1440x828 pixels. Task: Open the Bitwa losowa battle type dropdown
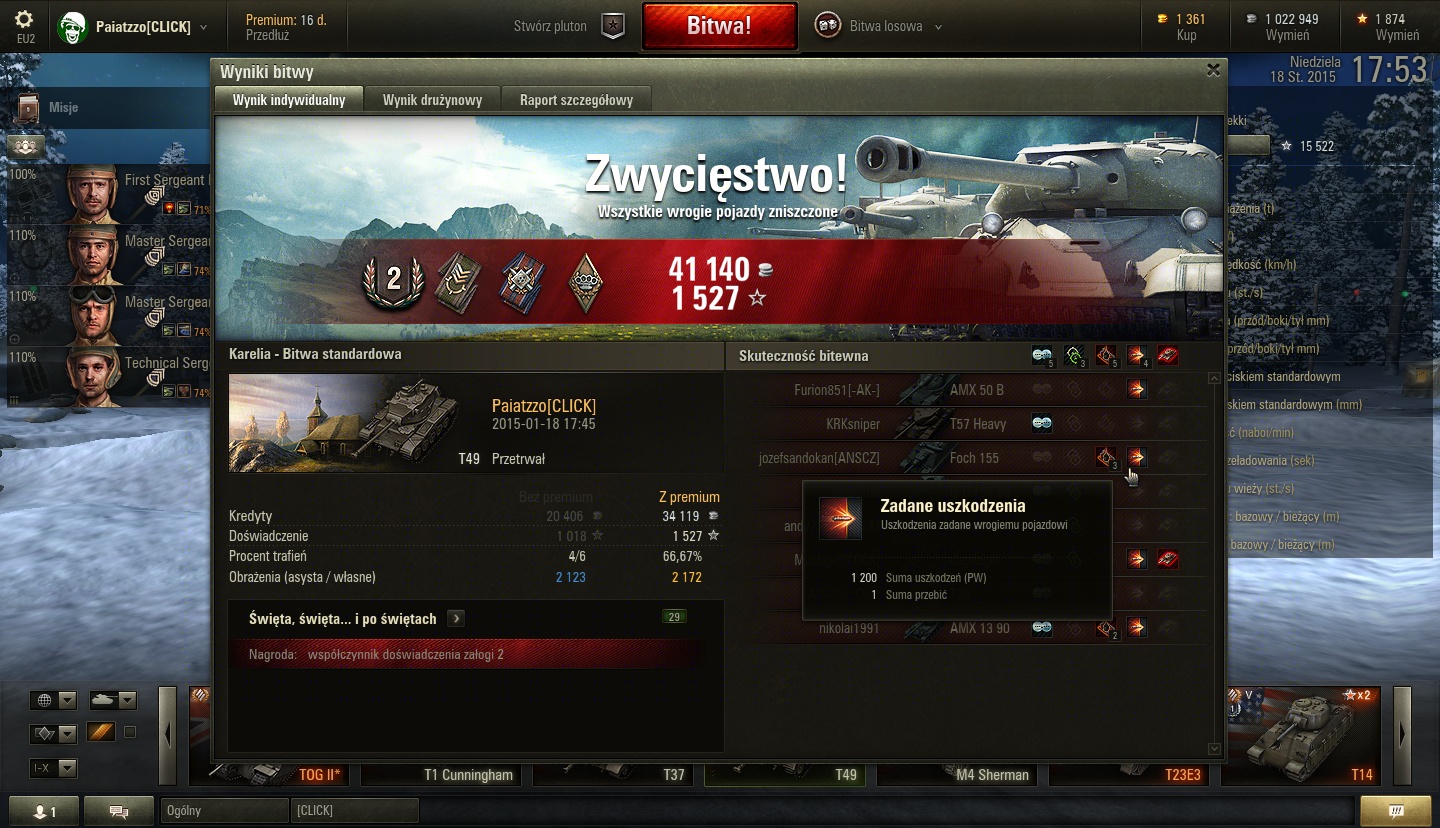880,26
